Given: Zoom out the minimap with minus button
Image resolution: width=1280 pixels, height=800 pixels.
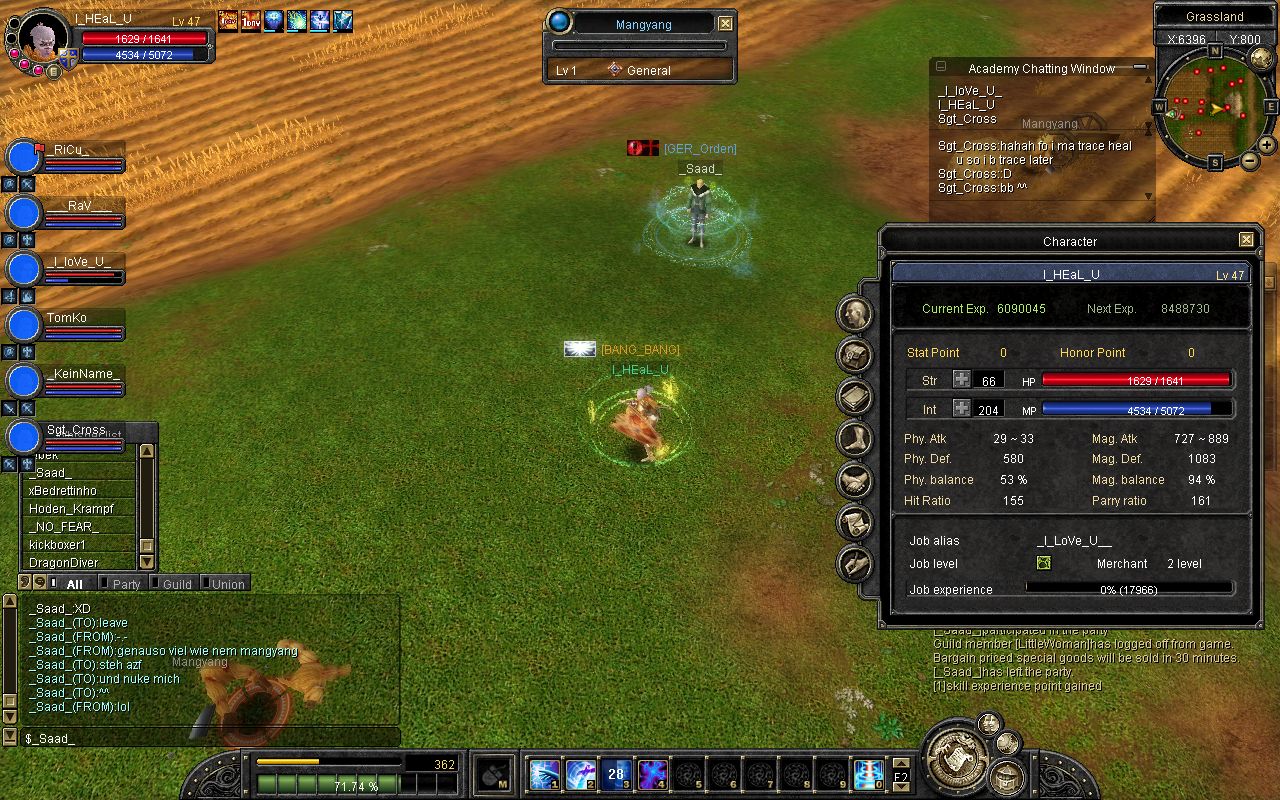Looking at the screenshot, I should [1250, 160].
